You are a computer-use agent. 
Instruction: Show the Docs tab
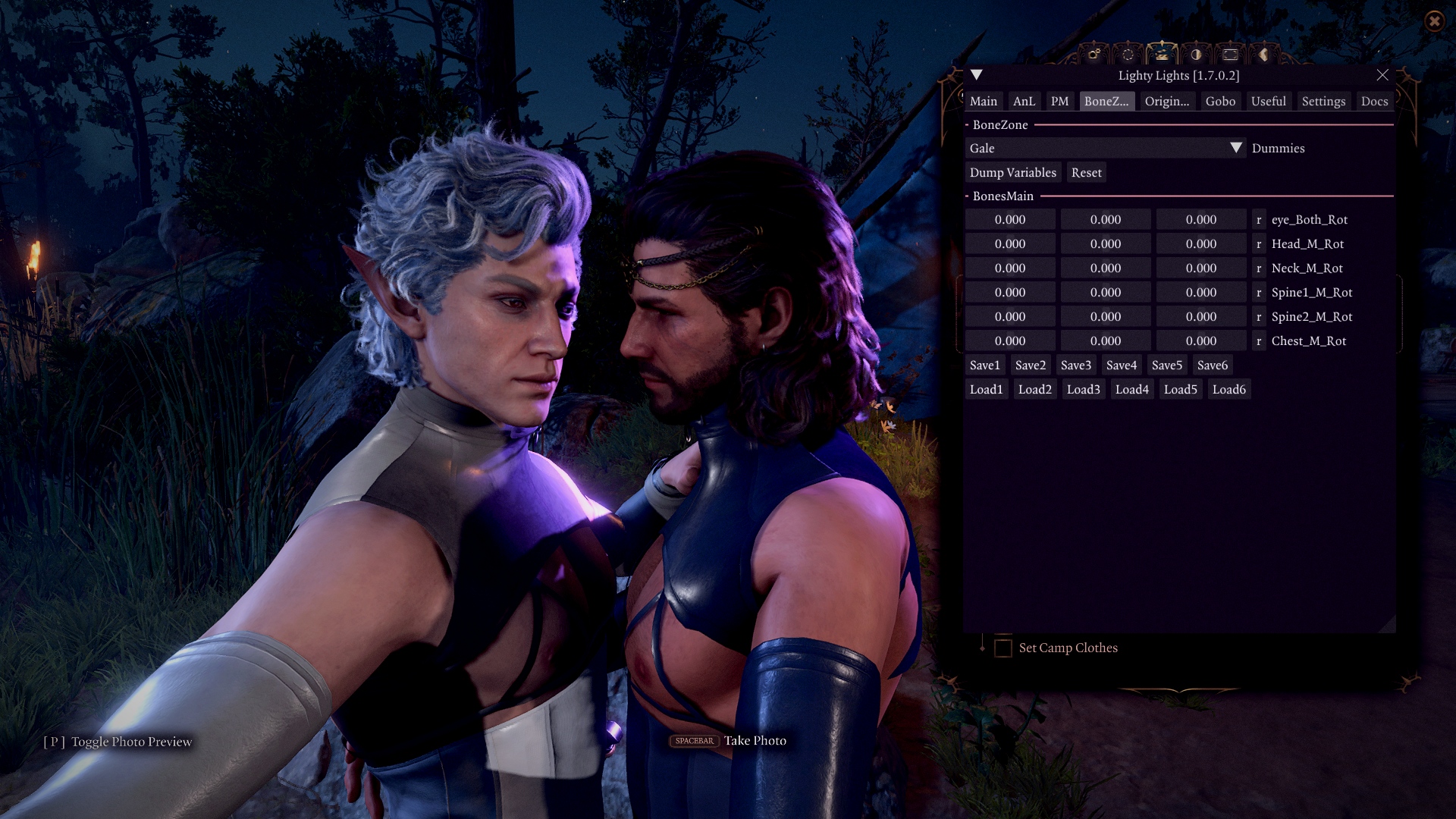1374,101
